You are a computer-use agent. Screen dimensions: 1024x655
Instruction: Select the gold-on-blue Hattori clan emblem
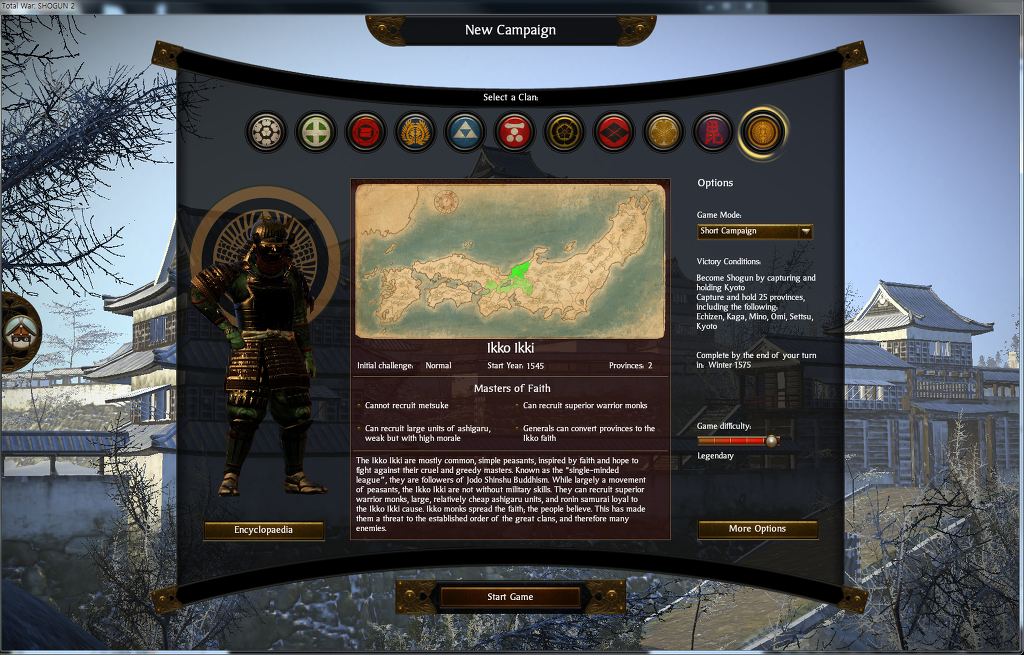point(415,132)
